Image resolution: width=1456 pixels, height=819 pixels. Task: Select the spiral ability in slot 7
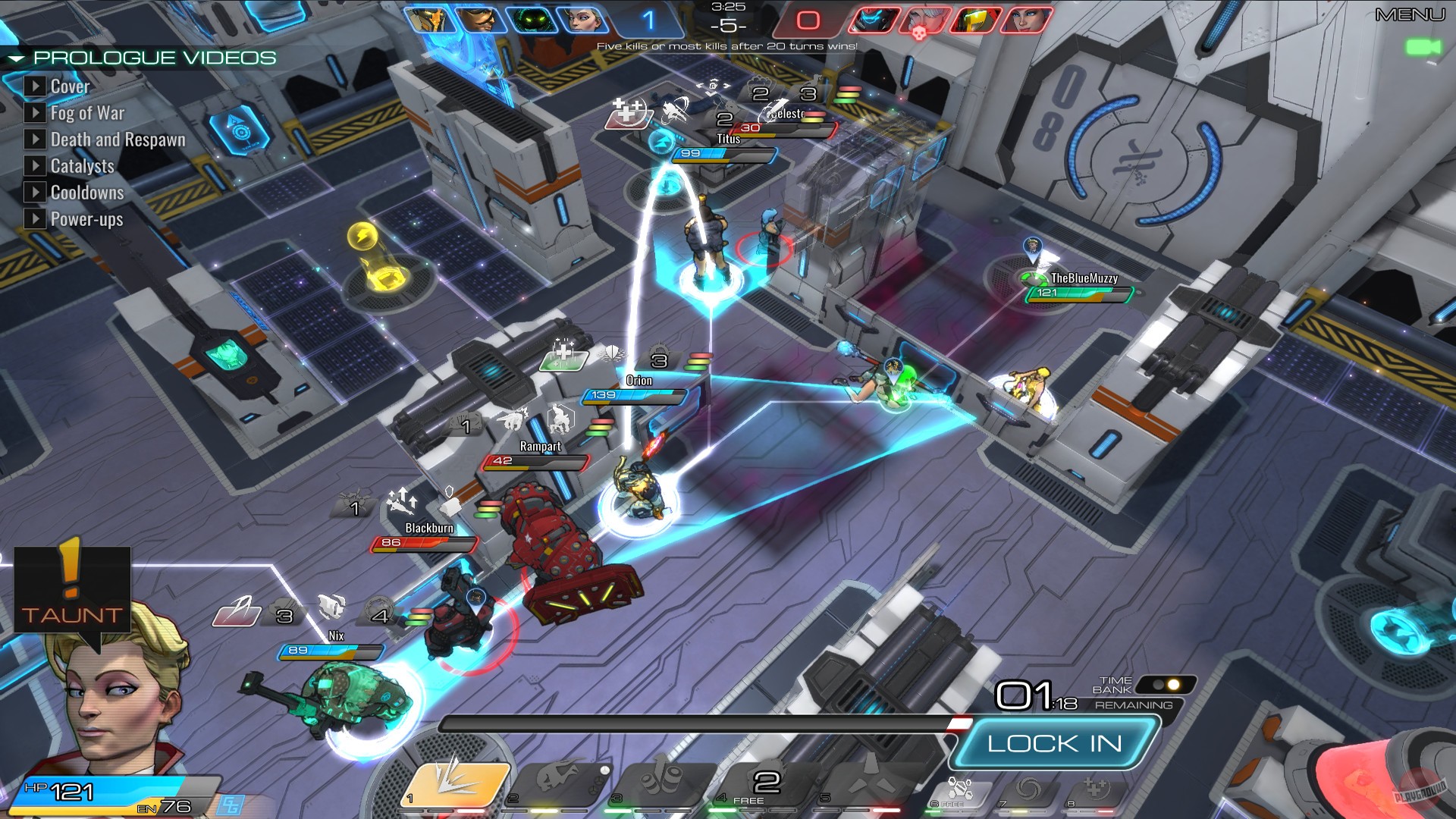pyautogui.click(x=1028, y=790)
